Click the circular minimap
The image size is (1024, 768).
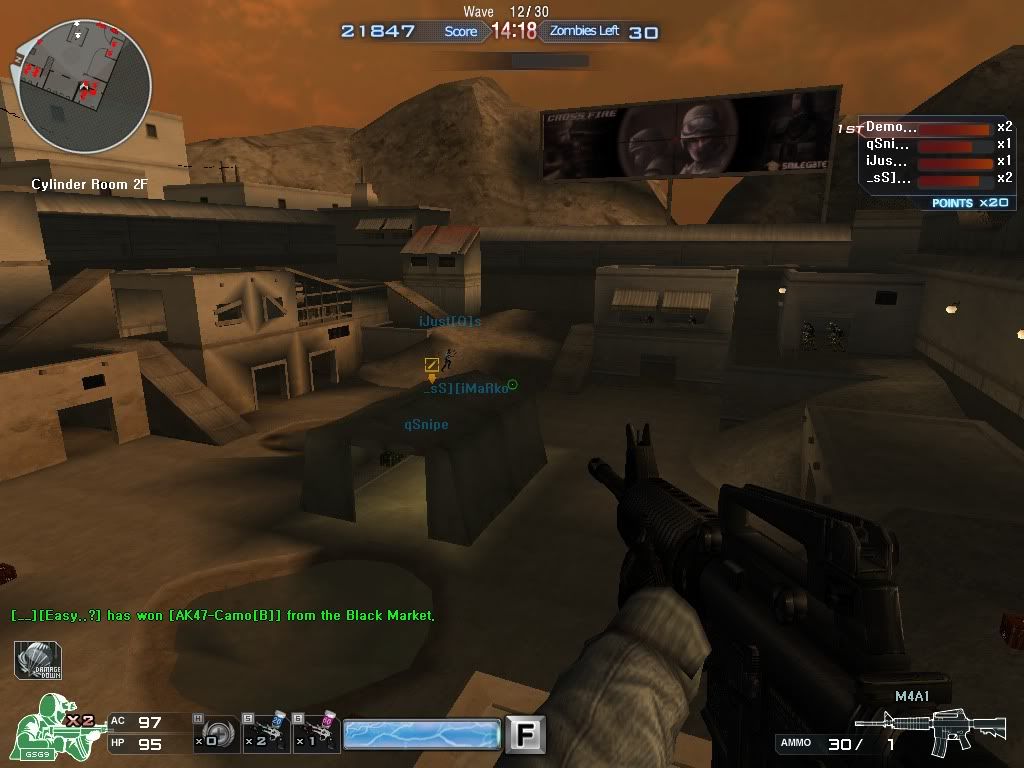[85, 85]
